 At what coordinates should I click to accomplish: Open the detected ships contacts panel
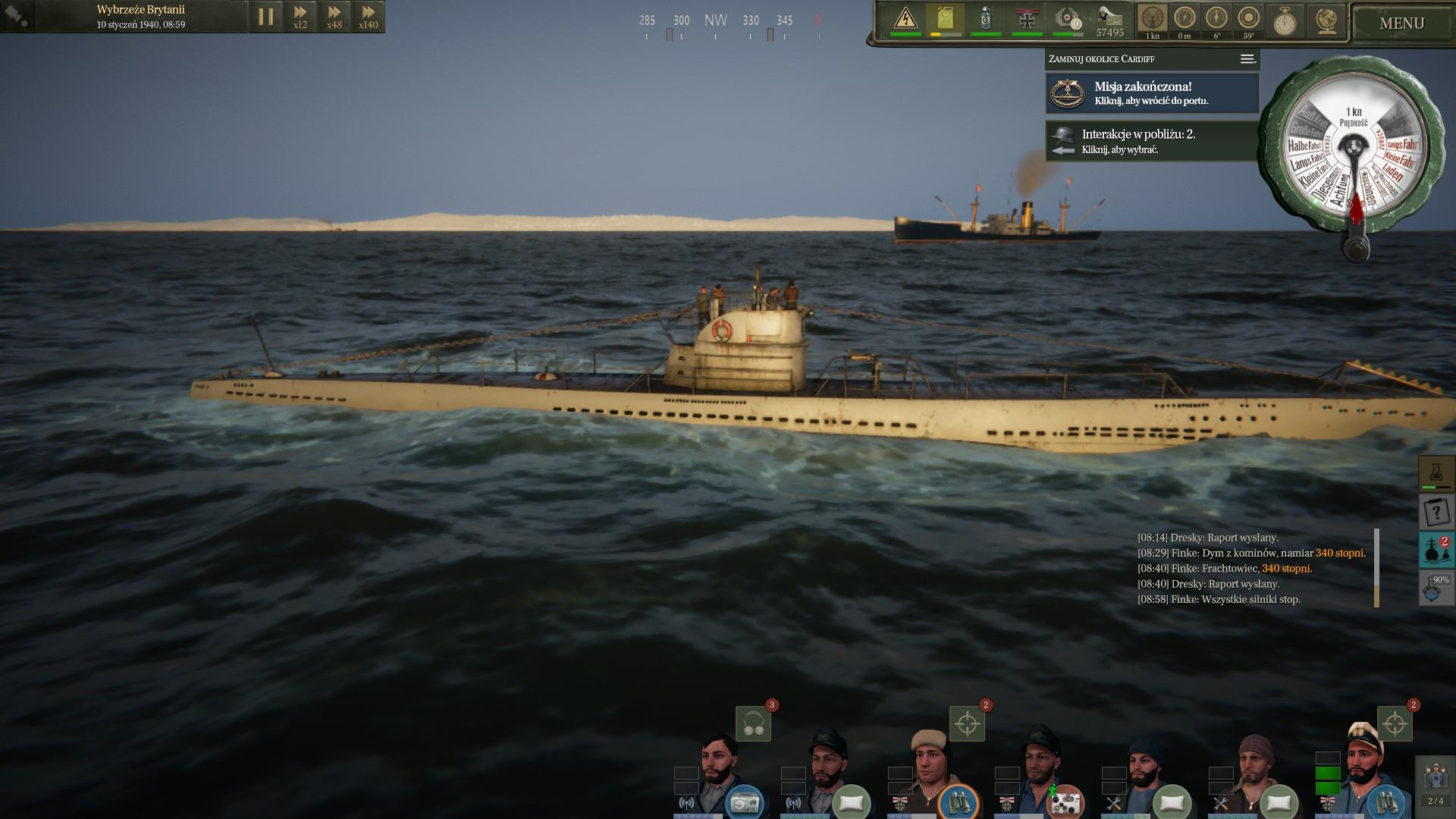coord(1436,550)
